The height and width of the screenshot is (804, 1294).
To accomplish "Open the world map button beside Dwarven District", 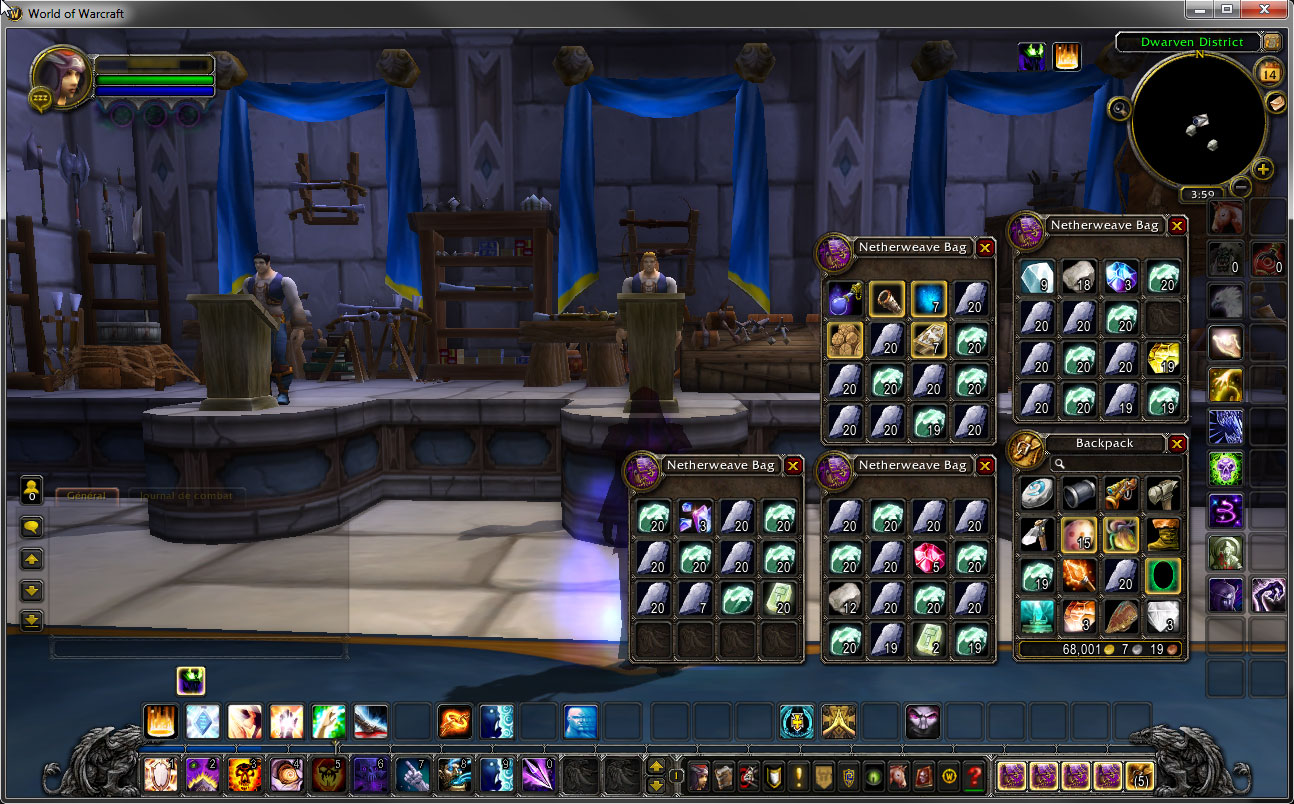I will (x=1272, y=42).
